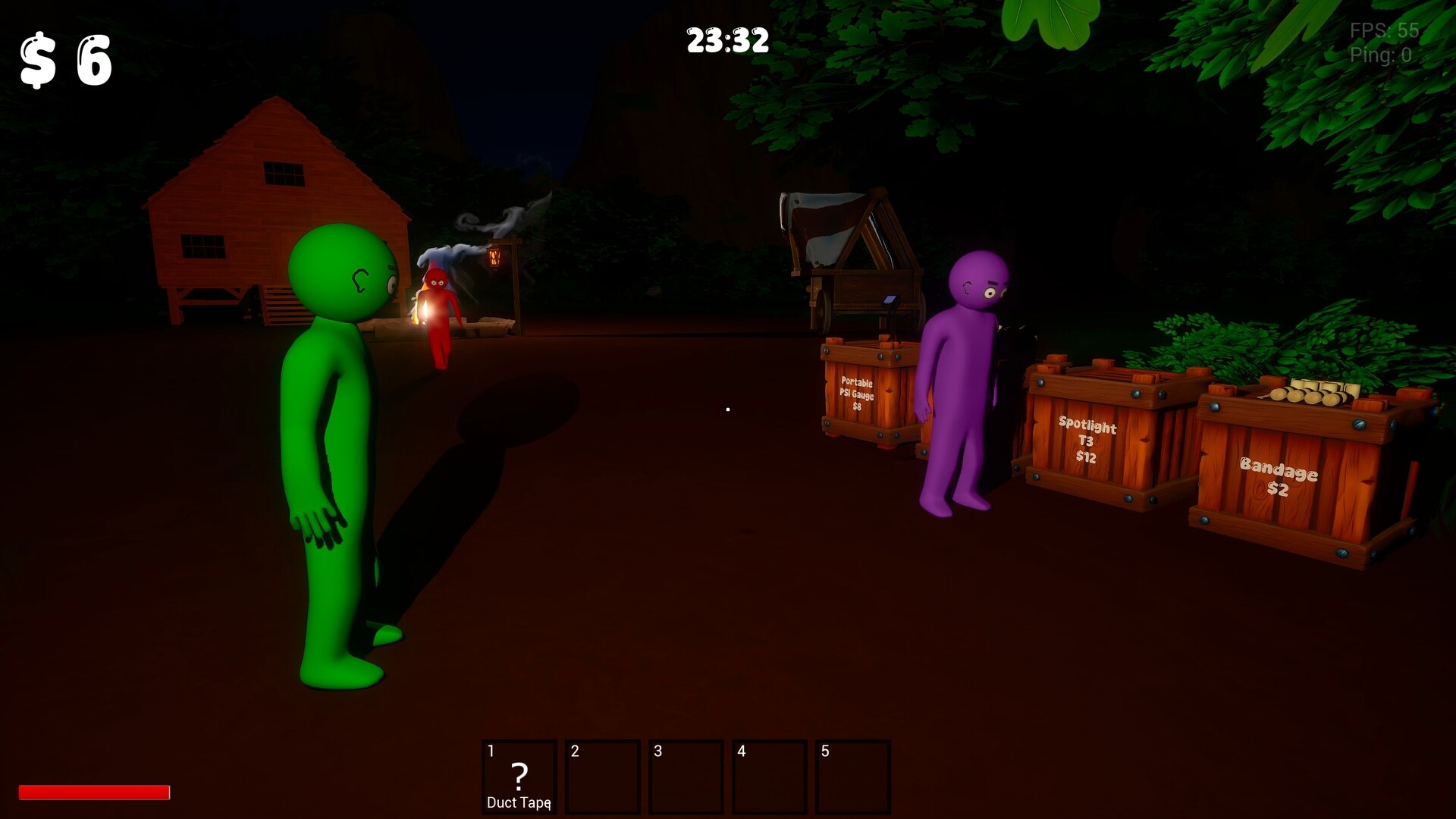The image size is (1456, 819).
Task: Click empty hotbar slot 3
Action: point(686,777)
